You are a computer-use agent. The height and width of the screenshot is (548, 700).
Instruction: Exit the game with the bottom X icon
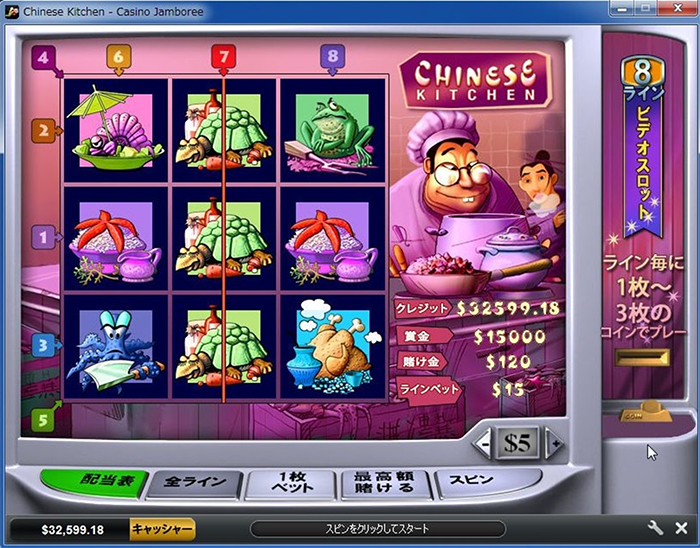(681, 528)
